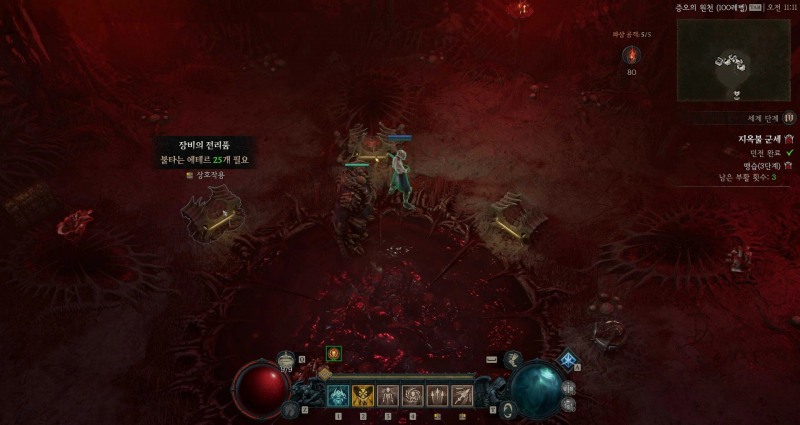Select the green-framed buff icon above the hotbar
This screenshot has height=425, width=800.
pyautogui.click(x=334, y=353)
